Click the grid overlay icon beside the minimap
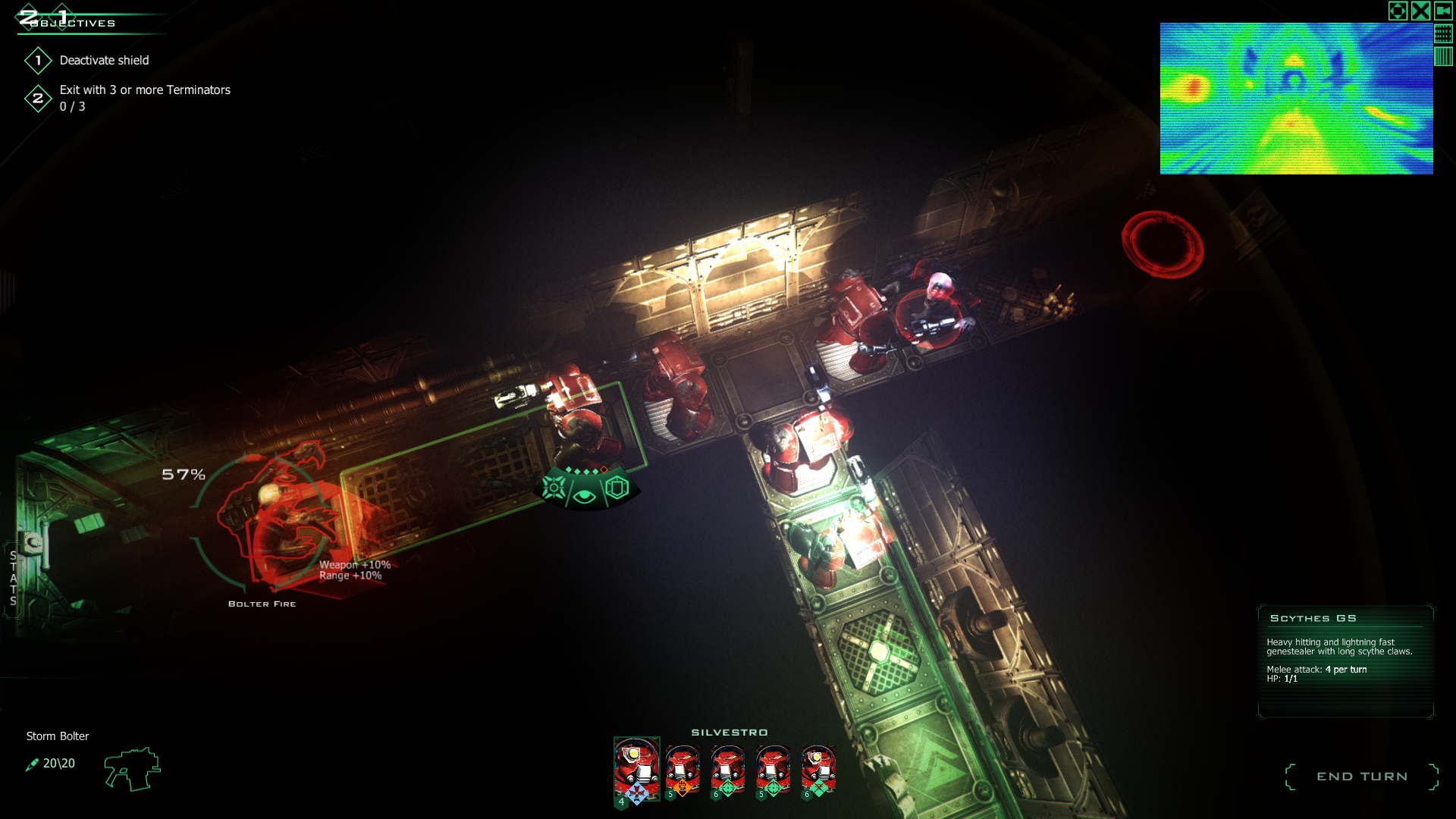Screen dimensions: 1456x819 pyautogui.click(x=1443, y=33)
